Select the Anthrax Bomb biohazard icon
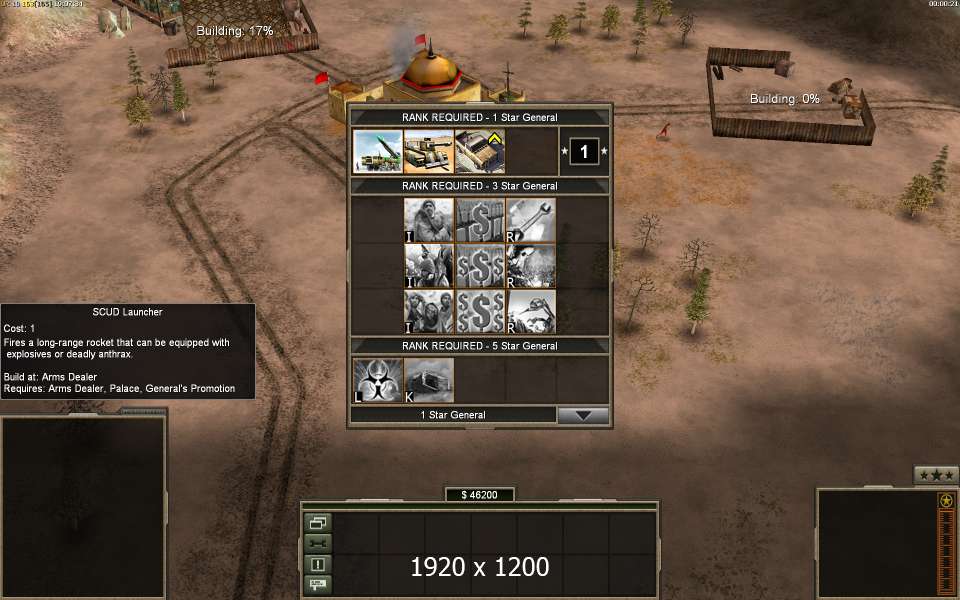This screenshot has width=960, height=600. coord(378,381)
